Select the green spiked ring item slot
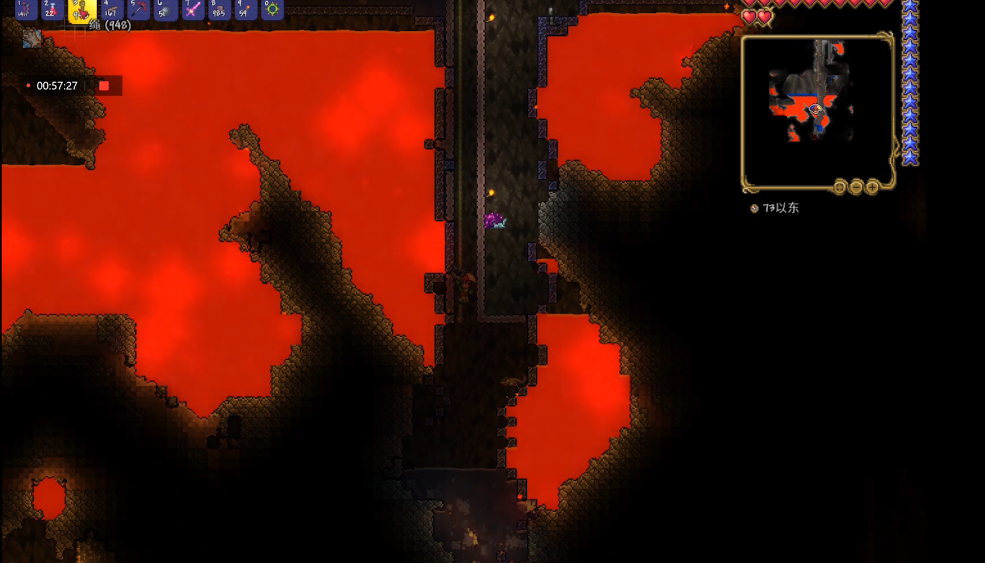The image size is (985, 563). (272, 10)
